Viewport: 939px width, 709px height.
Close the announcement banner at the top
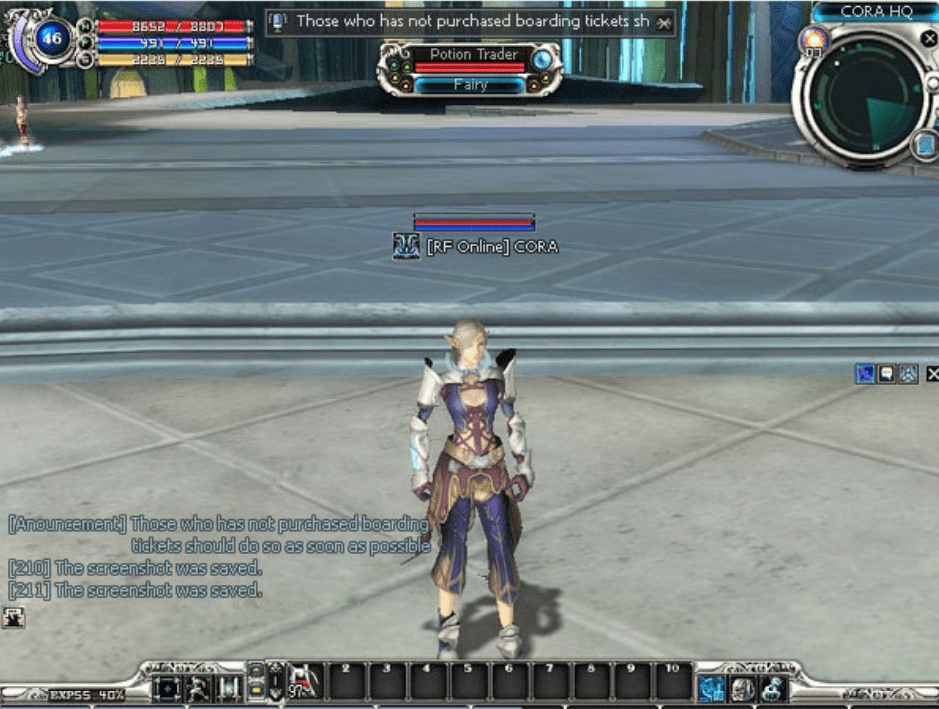(665, 23)
